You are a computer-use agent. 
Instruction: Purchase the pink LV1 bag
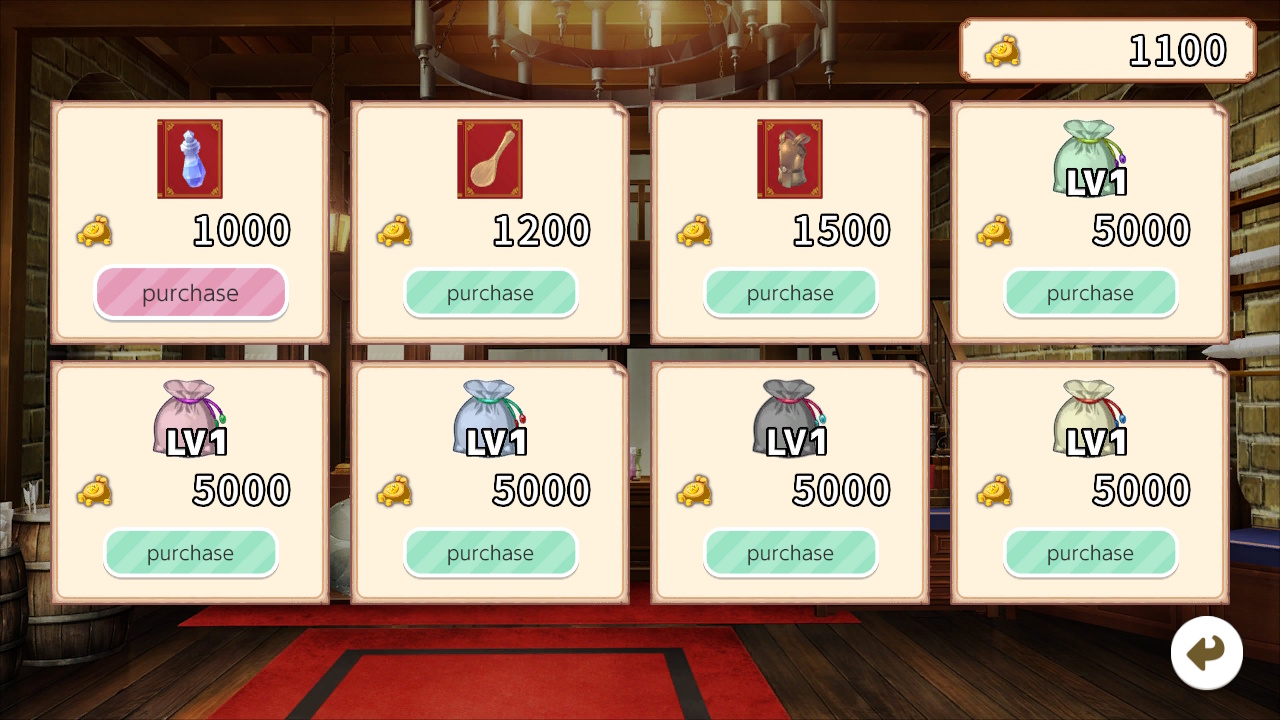190,553
